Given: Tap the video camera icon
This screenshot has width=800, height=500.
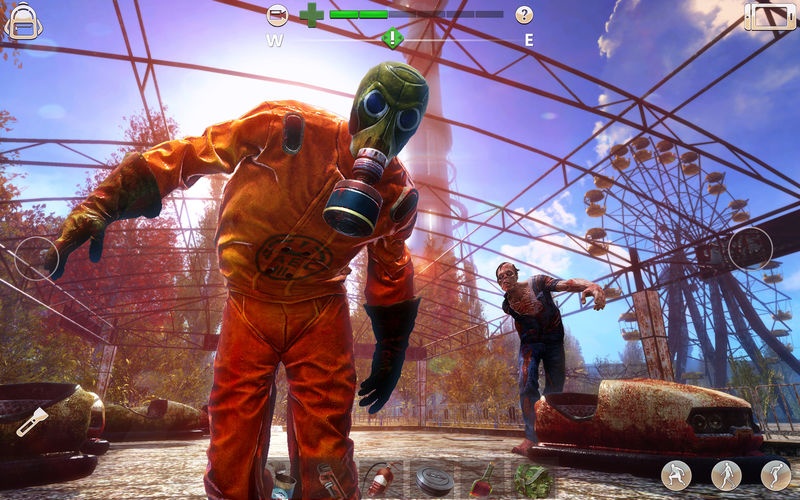Looking at the screenshot, I should point(278,15).
